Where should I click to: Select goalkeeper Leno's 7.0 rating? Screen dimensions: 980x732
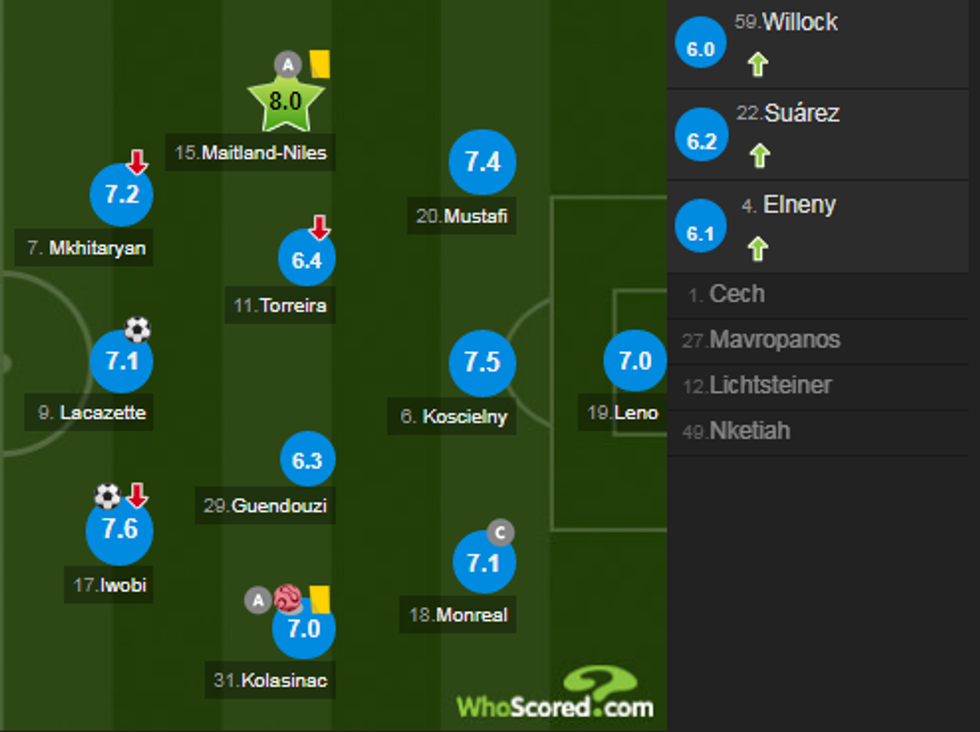coord(635,361)
